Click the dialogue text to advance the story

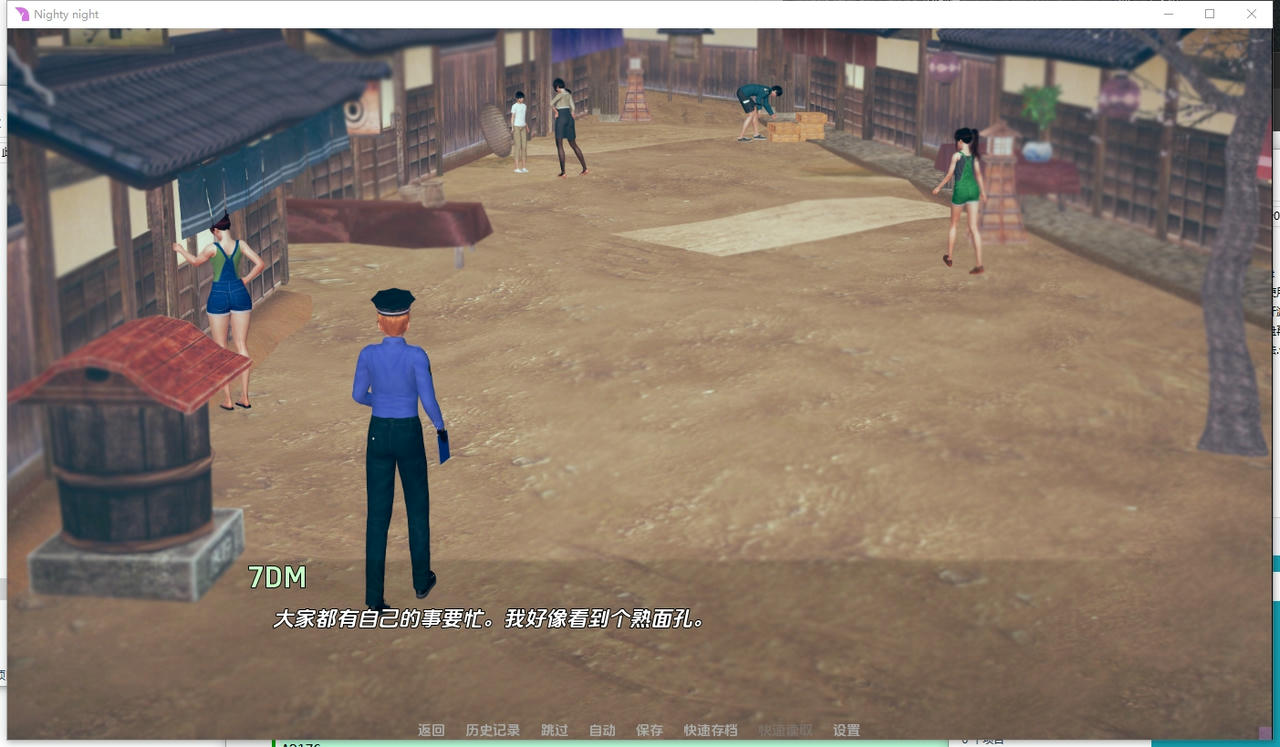[x=489, y=618]
